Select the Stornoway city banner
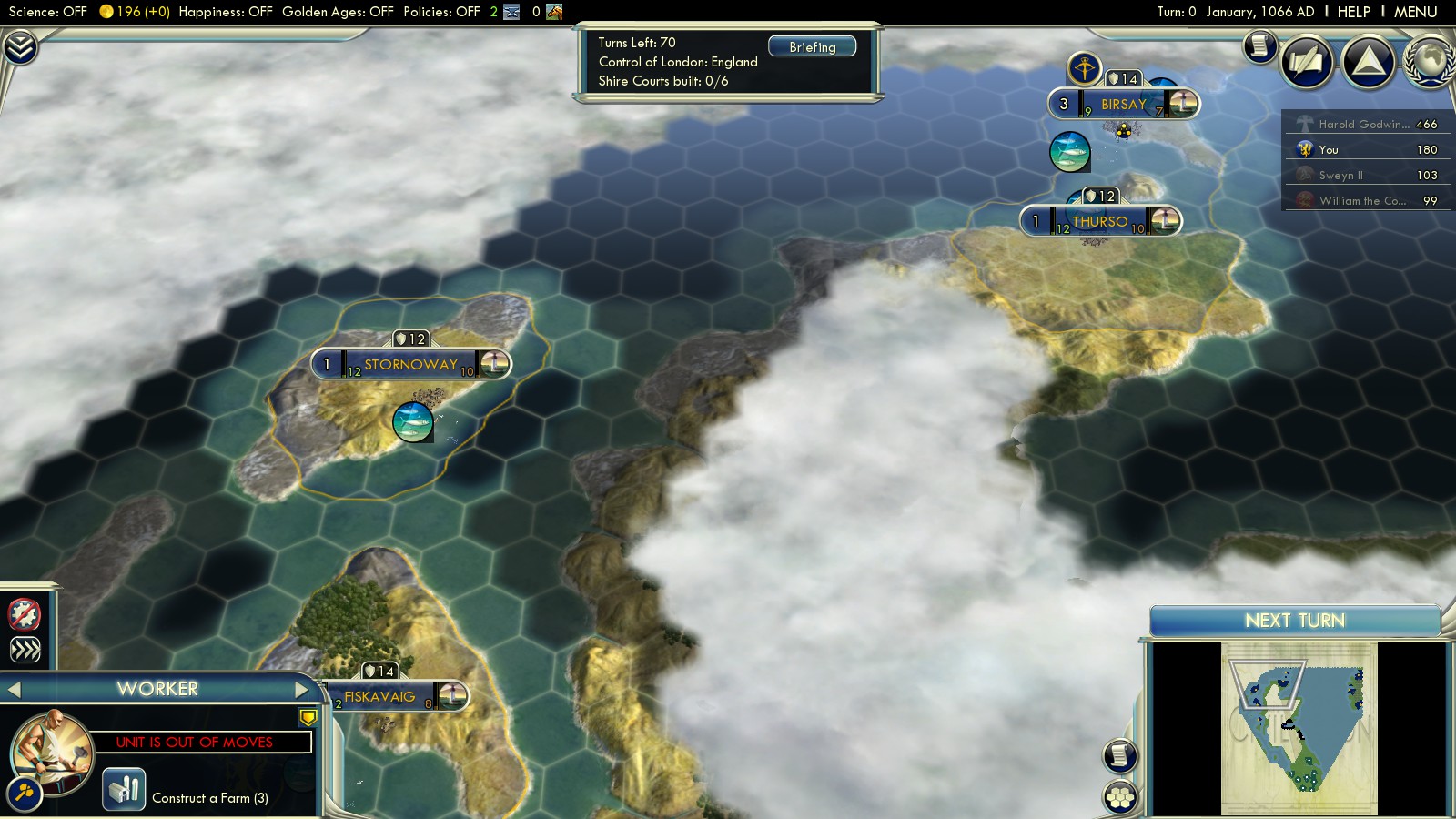Screen dimensions: 1456x819 coord(410,365)
